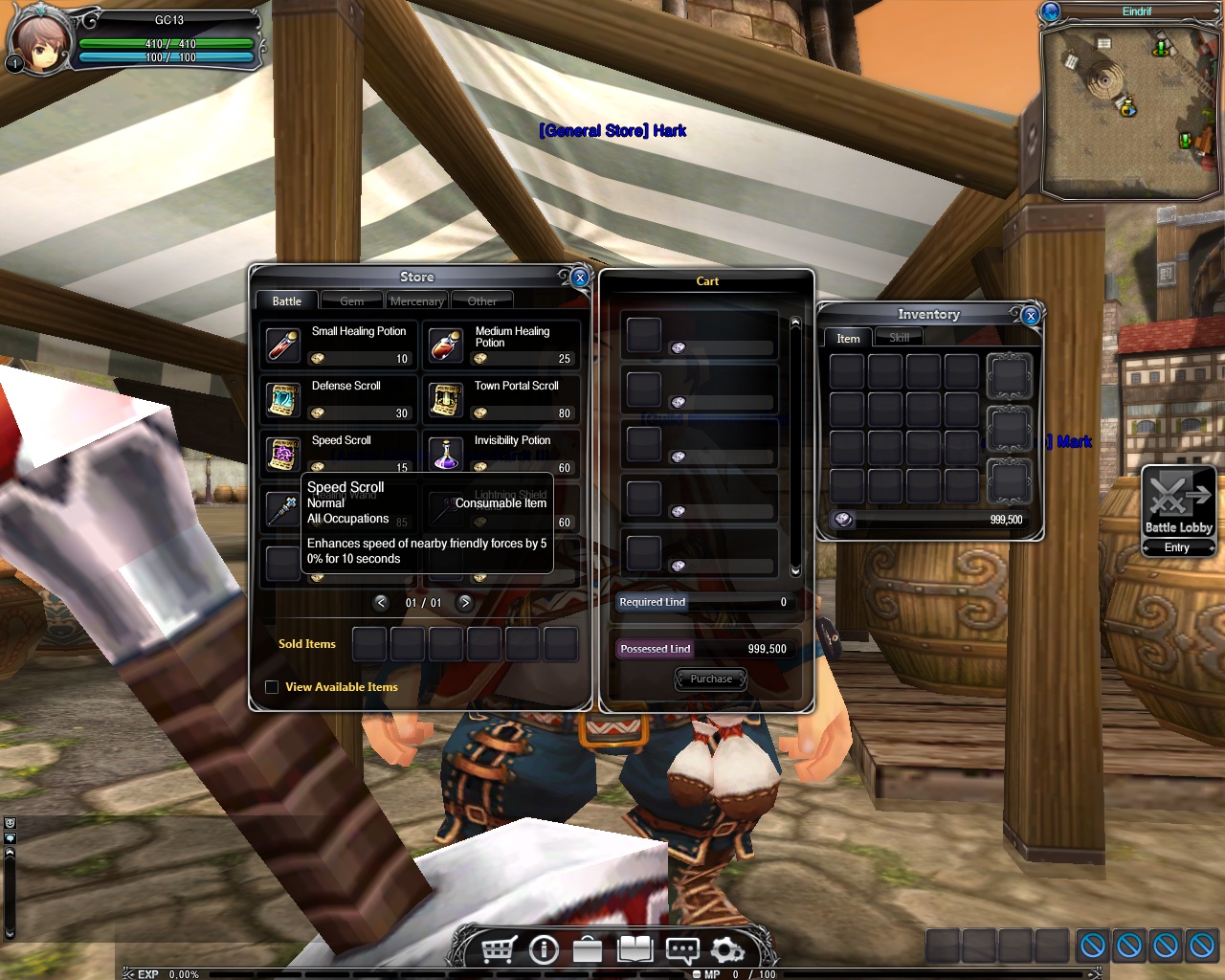Screen dimensions: 1225x980
Task: Open the settings gear icon
Action: click(727, 950)
